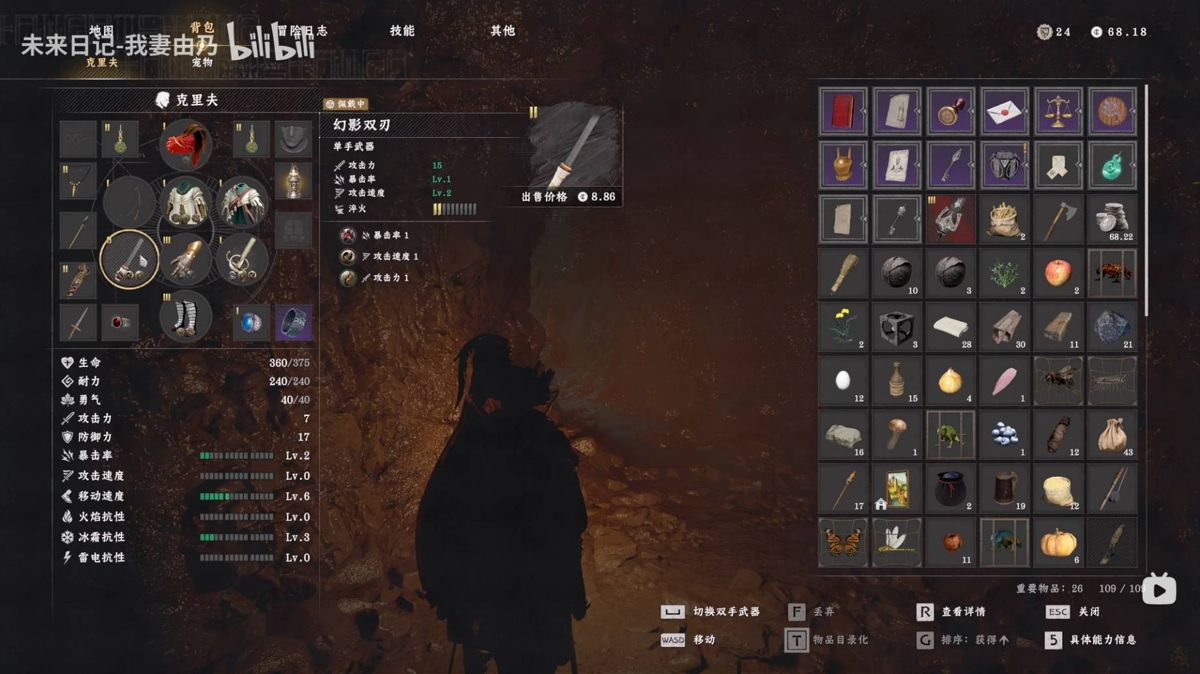
Task: Pick the orange pumpkin inventory item
Action: click(x=1058, y=542)
